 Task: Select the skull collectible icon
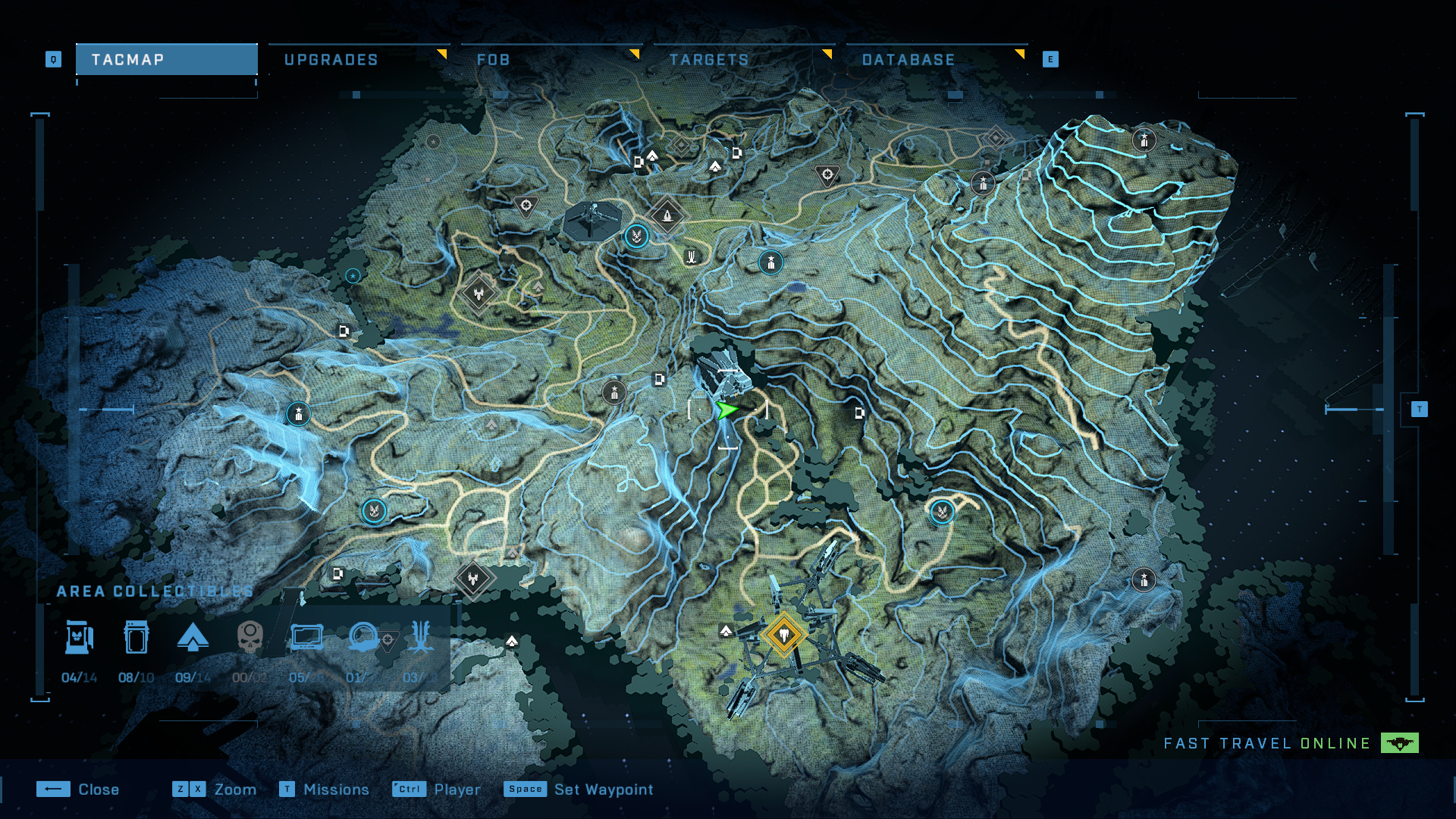[249, 638]
